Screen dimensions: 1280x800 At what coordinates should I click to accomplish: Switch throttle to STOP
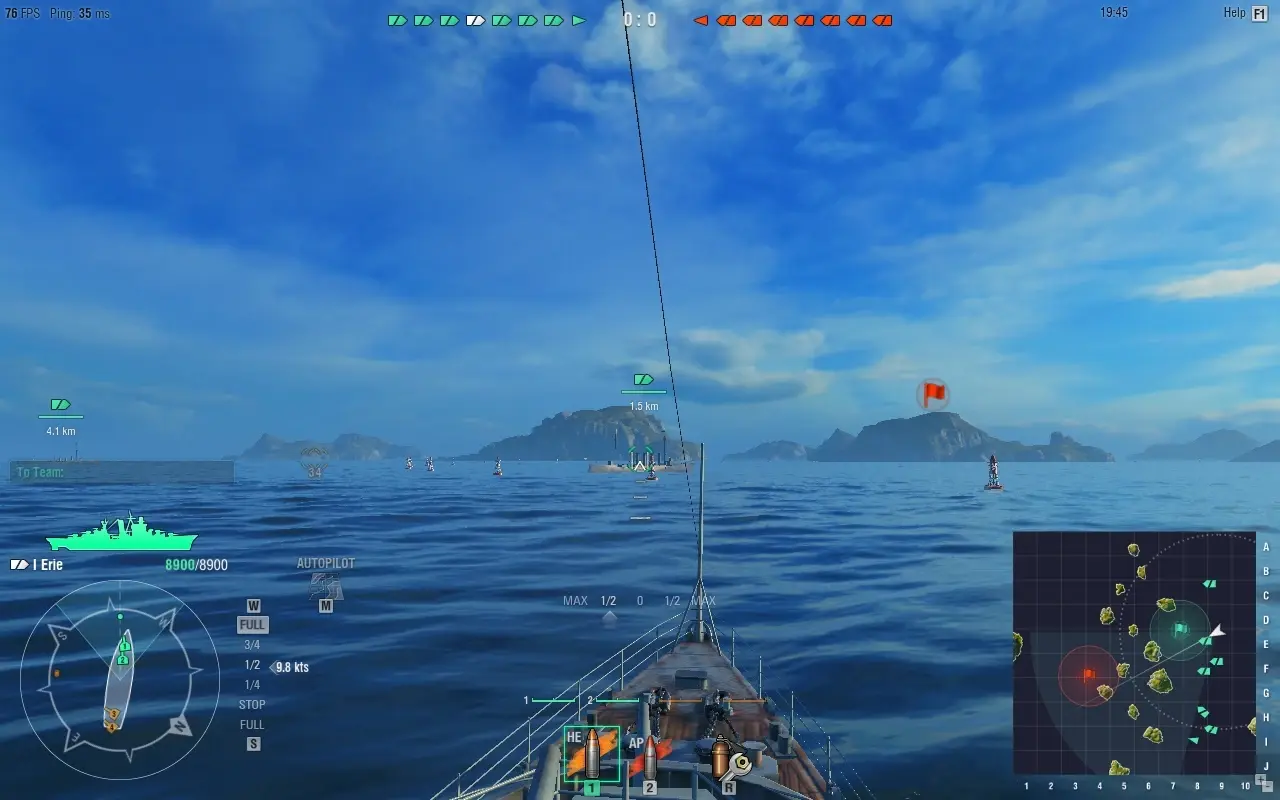252,704
